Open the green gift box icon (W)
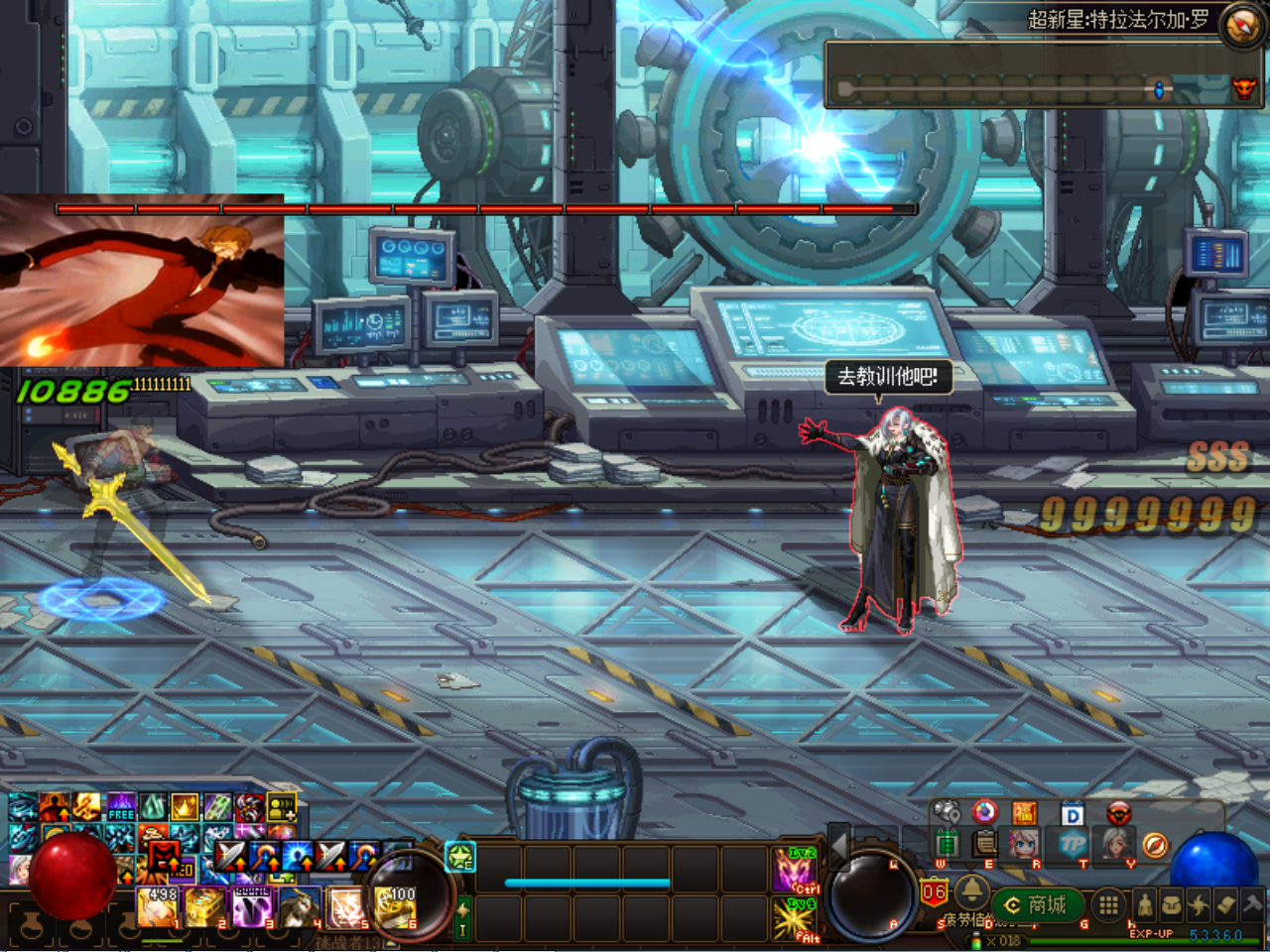Viewport: 1270px width, 952px height. [x=948, y=843]
